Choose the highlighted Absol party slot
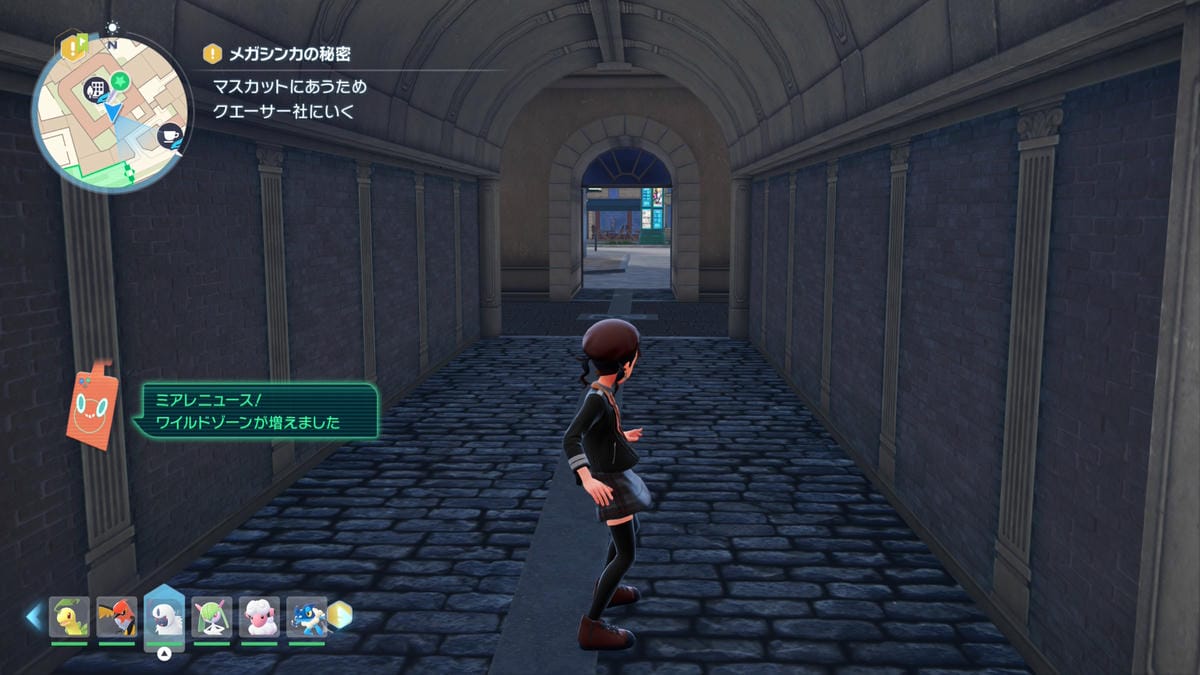Screen dimensions: 1200x675 pos(165,616)
